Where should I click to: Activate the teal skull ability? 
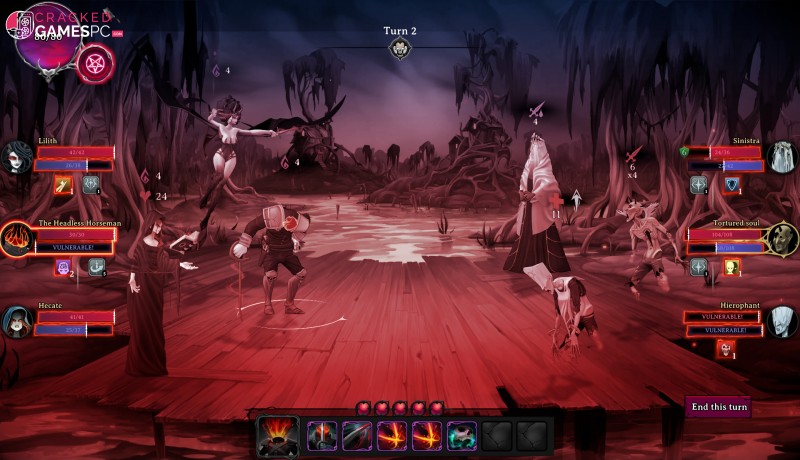coord(462,435)
